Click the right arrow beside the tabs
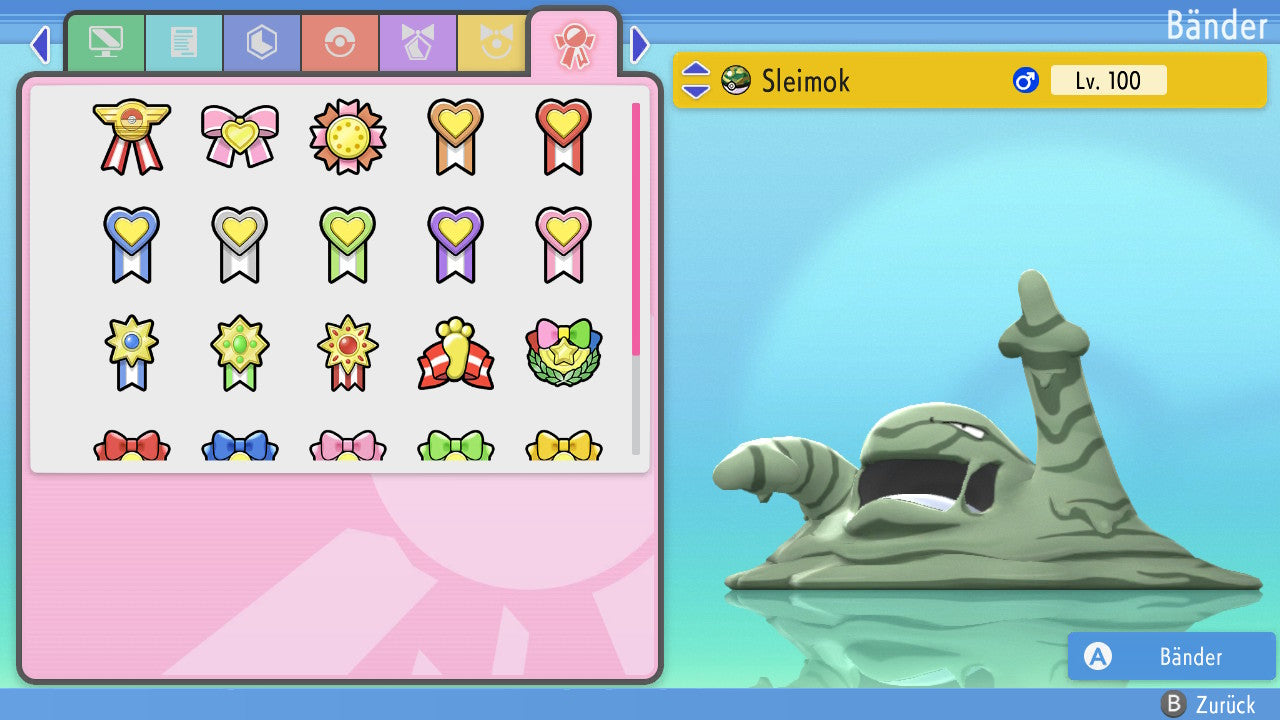1280x720 pixels. click(x=640, y=44)
